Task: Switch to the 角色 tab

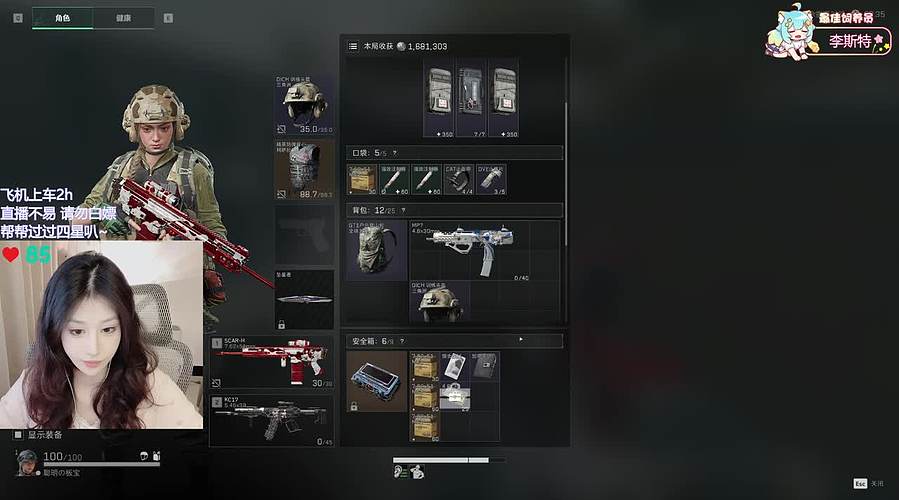Action: coord(63,18)
